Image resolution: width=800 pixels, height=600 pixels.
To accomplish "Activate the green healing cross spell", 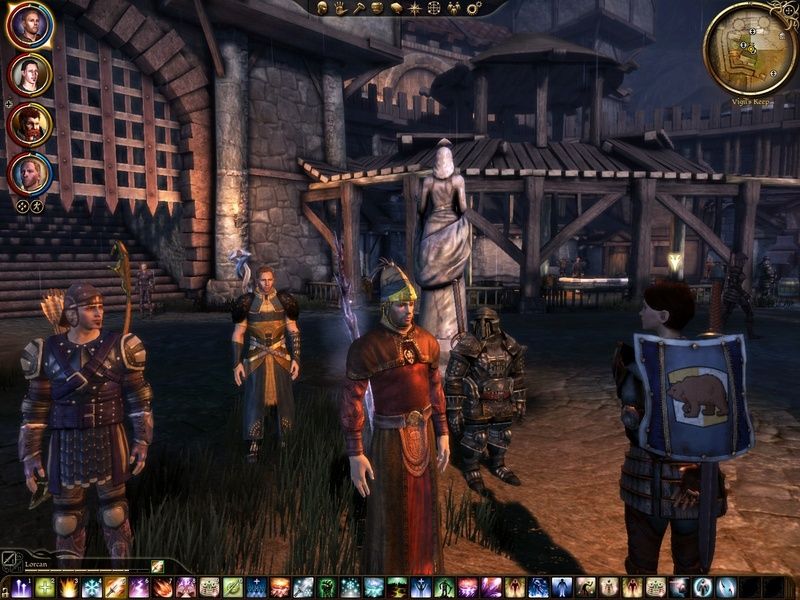I will pos(45,588).
